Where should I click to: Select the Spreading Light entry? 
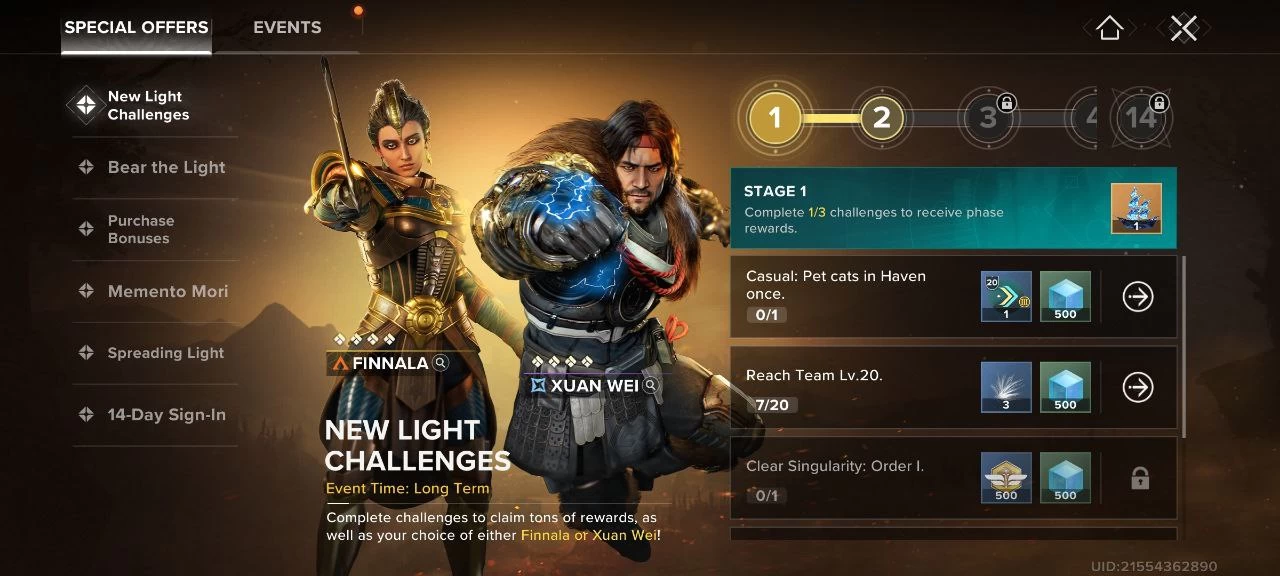click(x=165, y=353)
